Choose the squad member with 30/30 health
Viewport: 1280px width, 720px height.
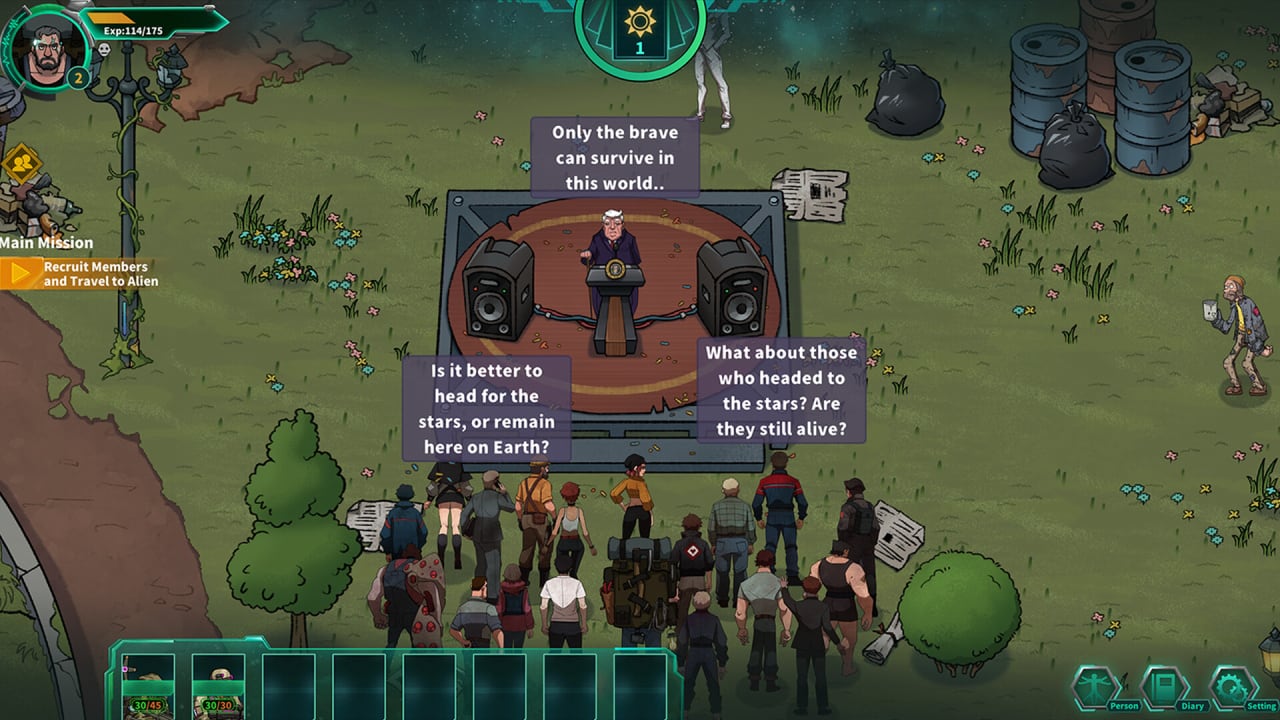click(x=218, y=687)
